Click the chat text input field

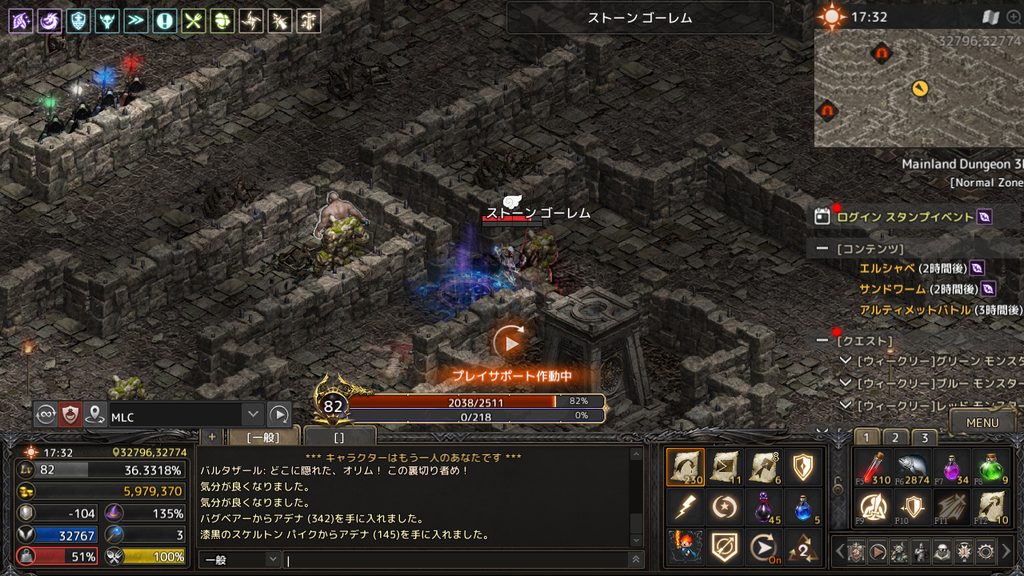[460, 560]
